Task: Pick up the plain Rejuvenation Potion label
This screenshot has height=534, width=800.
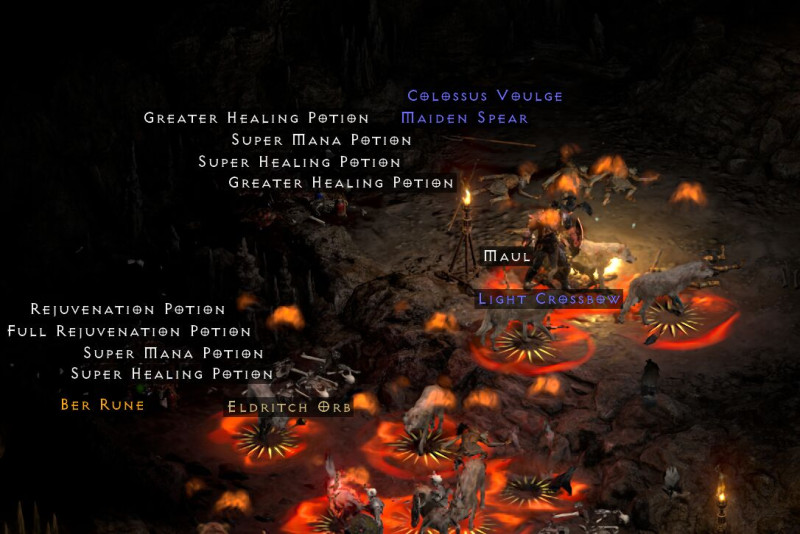Action: point(128,310)
